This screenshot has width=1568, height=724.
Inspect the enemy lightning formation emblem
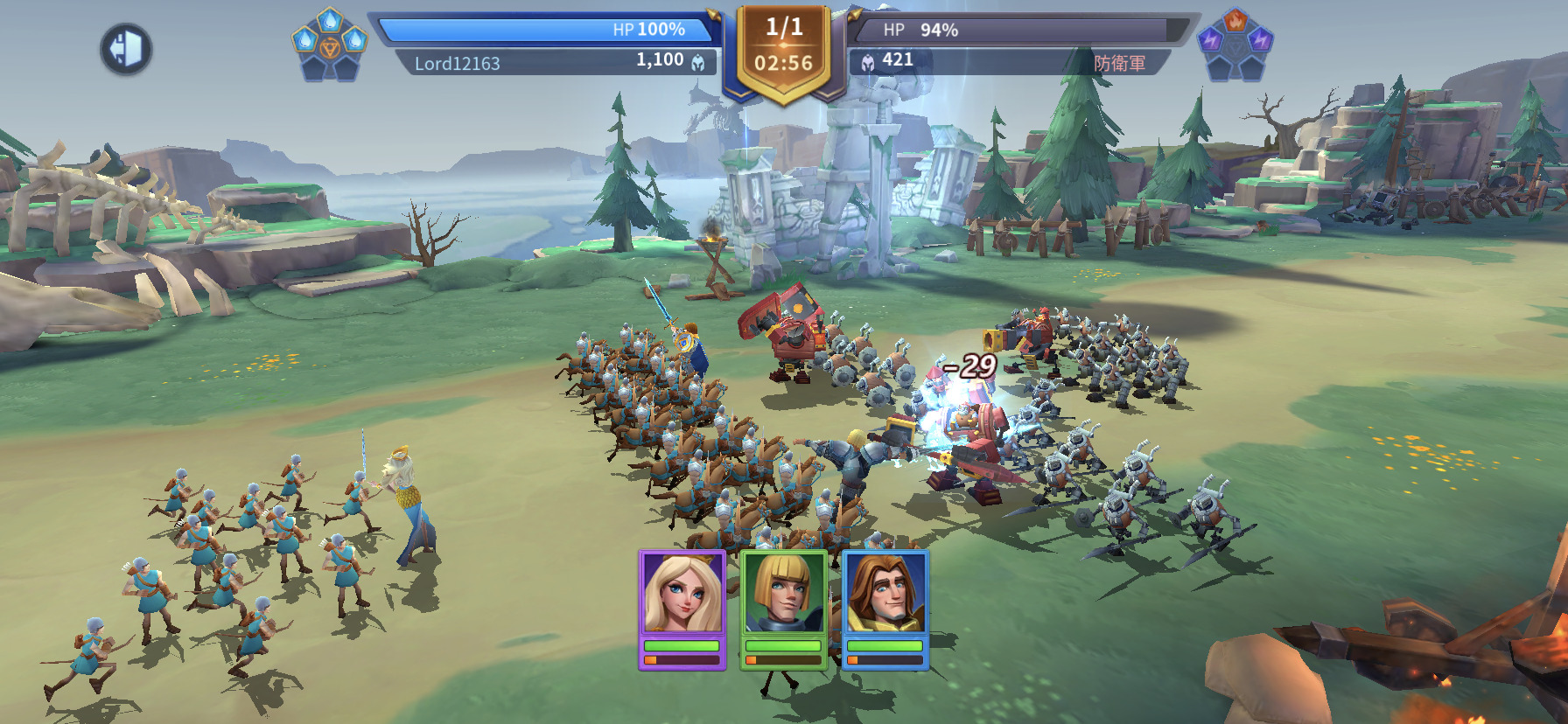(1235, 45)
